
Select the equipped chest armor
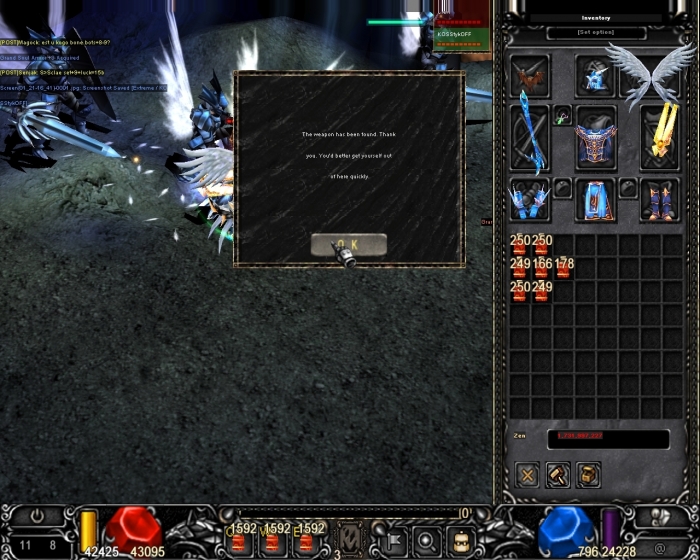coord(595,138)
